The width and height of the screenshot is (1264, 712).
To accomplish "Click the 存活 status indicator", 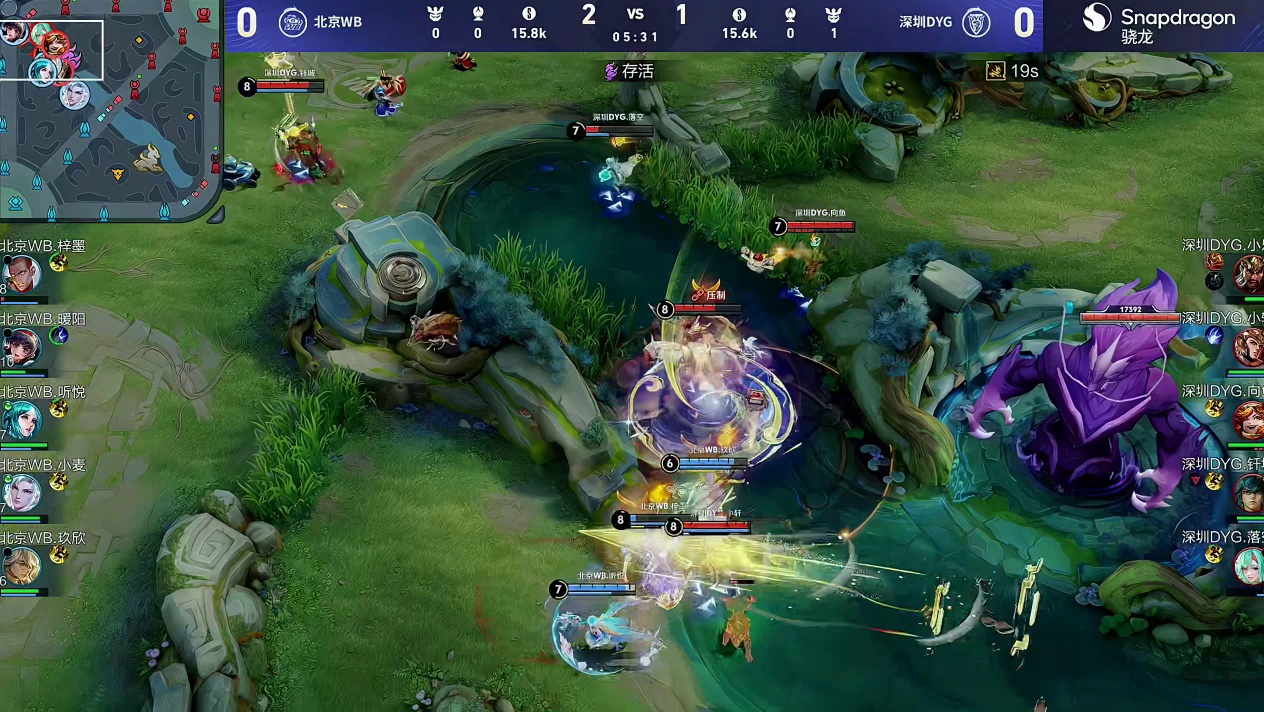I will coord(628,71).
